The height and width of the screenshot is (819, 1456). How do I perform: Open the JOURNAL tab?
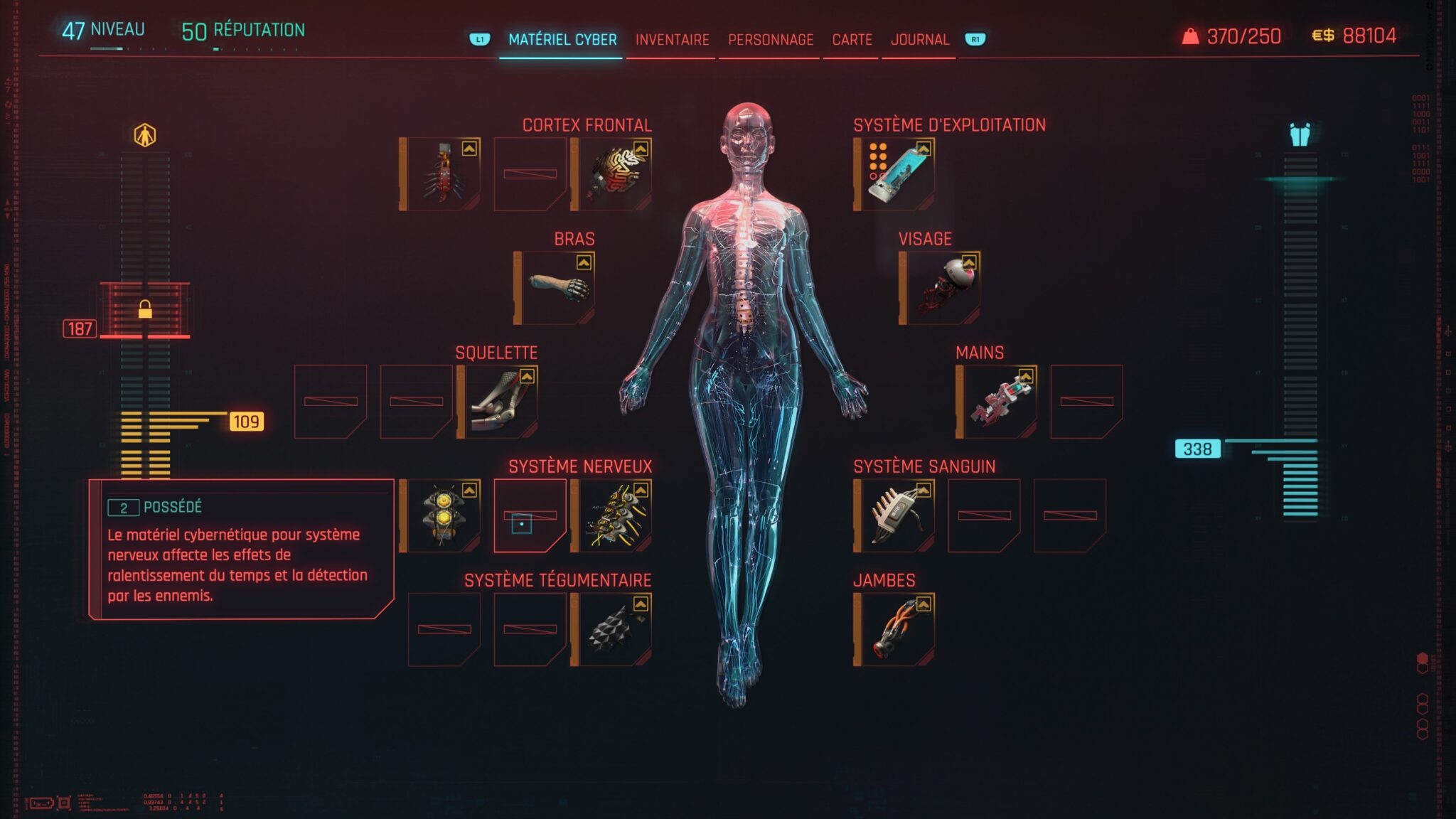pos(921,39)
